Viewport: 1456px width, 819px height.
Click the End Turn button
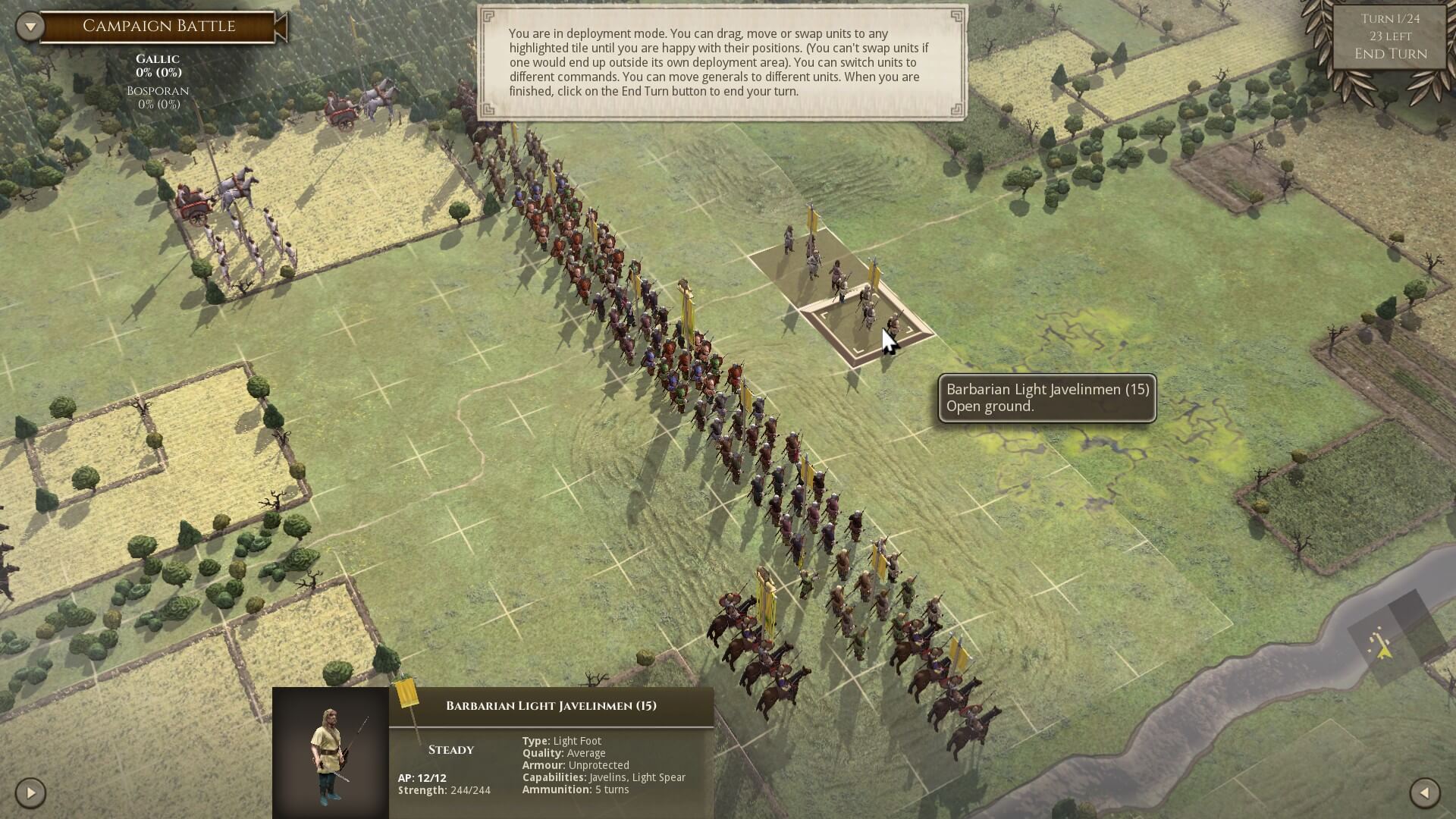[1390, 54]
